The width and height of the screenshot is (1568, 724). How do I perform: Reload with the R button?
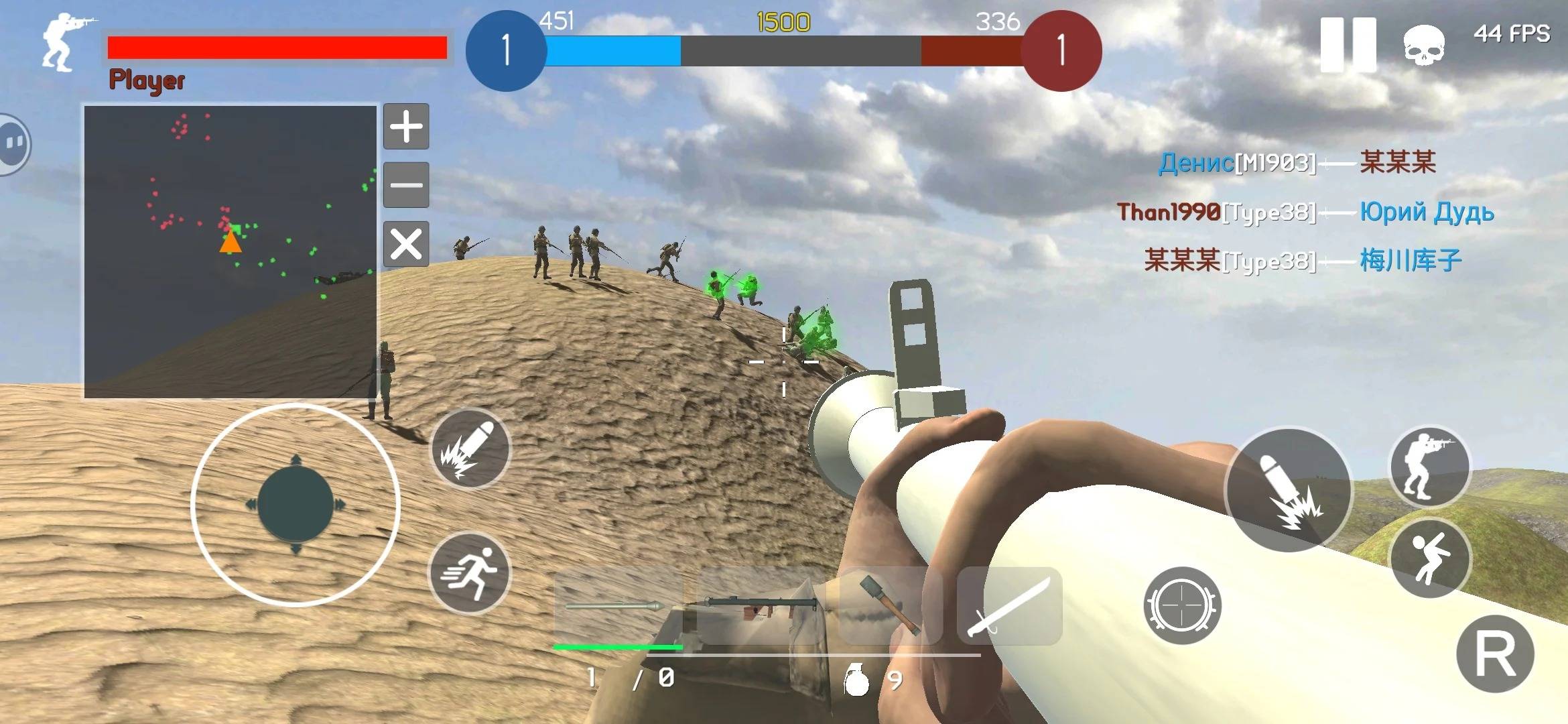coord(1495,654)
